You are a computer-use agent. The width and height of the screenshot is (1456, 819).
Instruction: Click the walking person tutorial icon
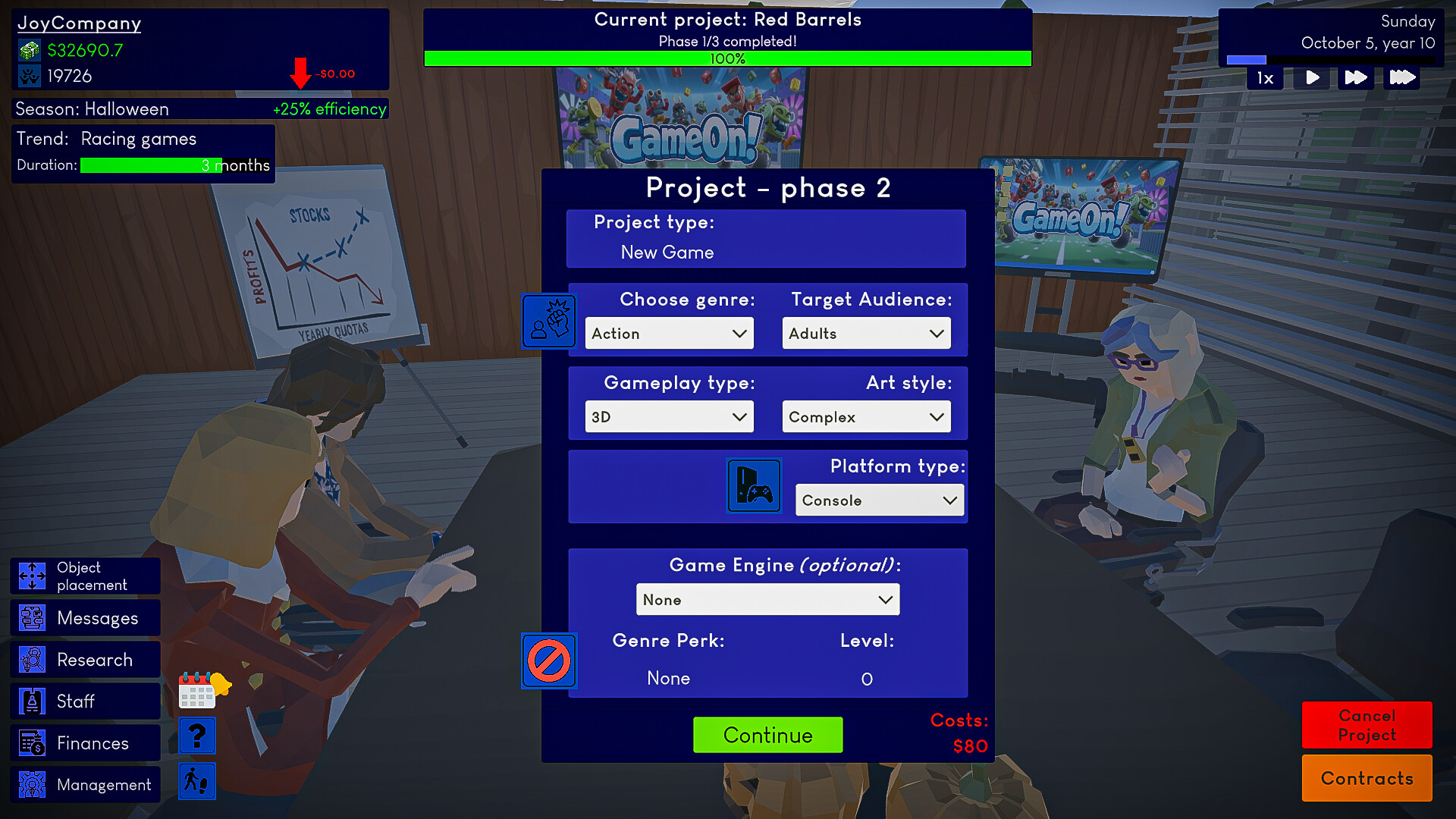point(196,780)
